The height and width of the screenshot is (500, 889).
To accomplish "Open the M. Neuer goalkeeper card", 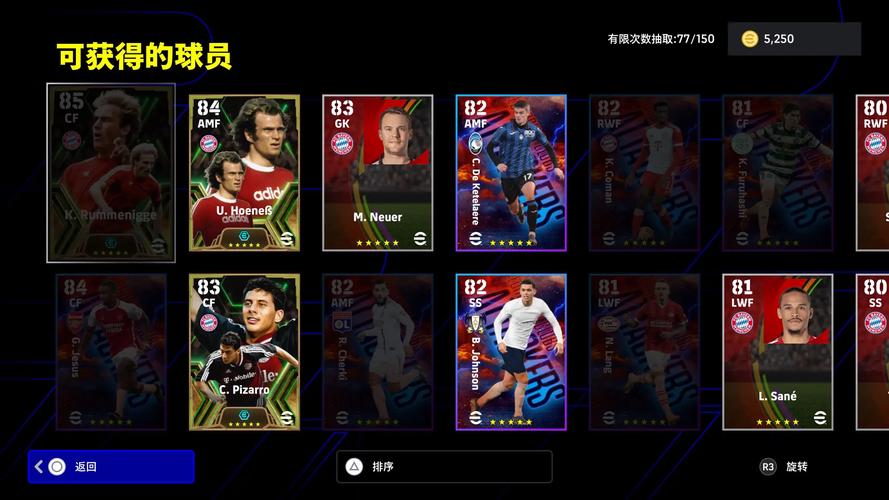I will point(377,173).
